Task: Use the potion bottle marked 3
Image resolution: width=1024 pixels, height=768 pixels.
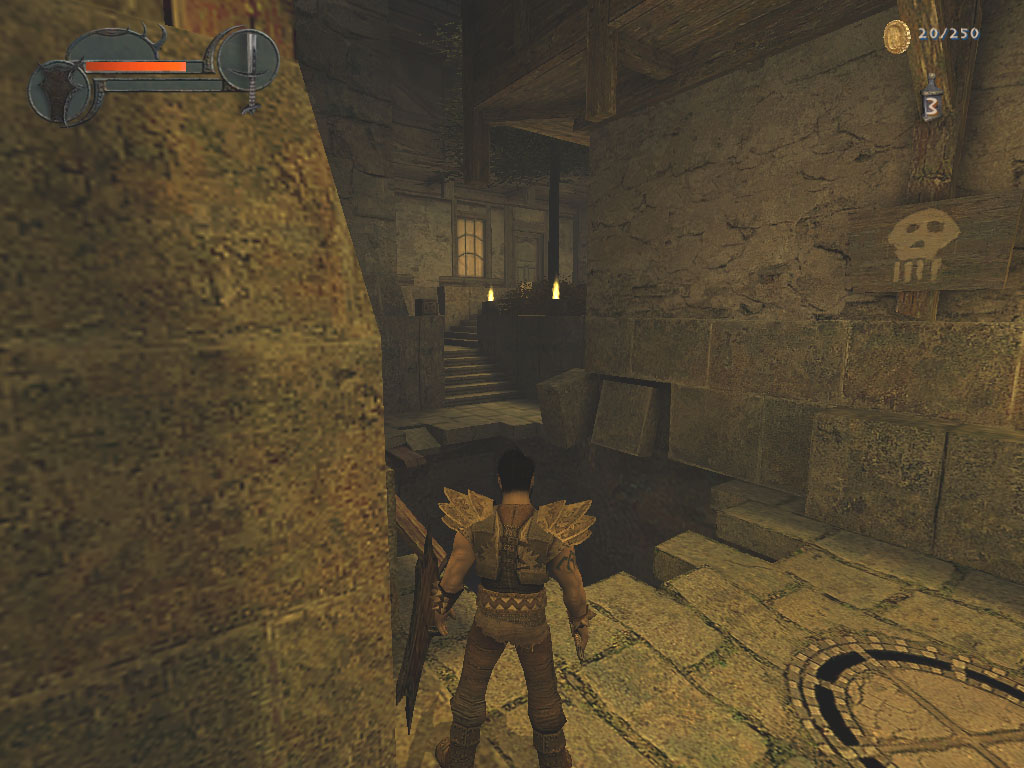Action: pyautogui.click(x=931, y=101)
